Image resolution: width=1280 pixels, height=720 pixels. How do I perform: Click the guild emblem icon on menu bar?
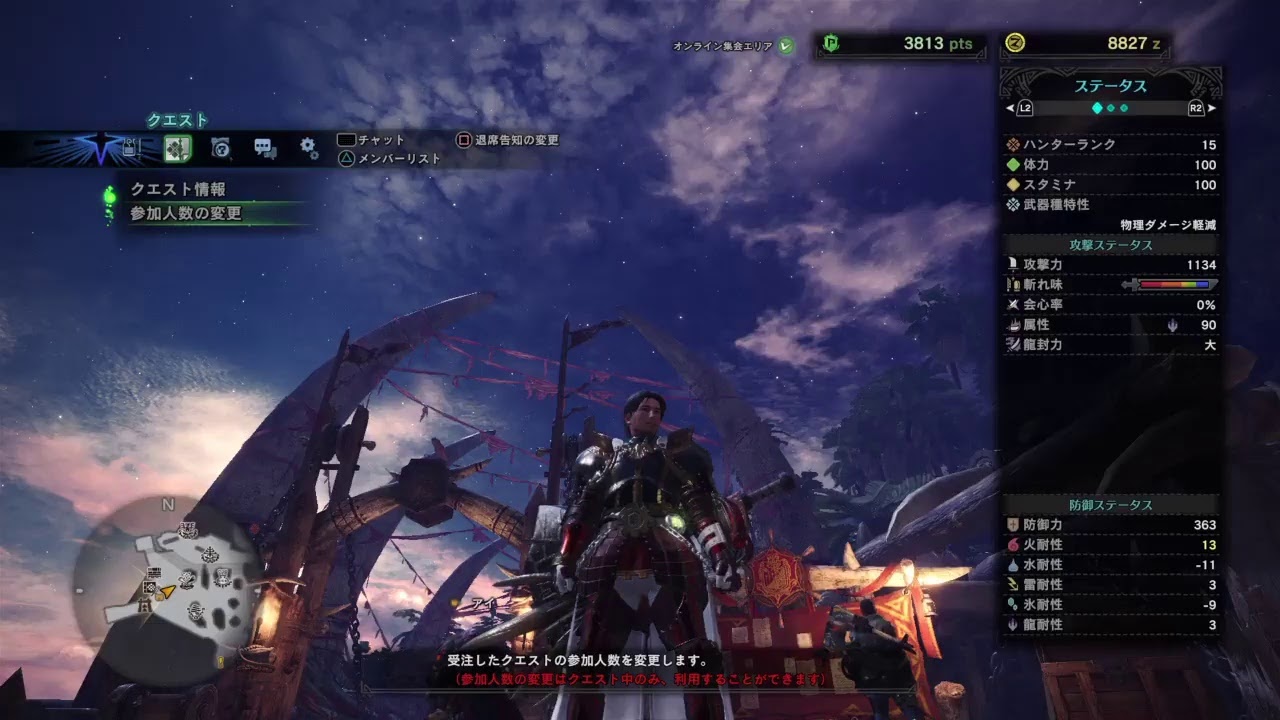(x=100, y=147)
